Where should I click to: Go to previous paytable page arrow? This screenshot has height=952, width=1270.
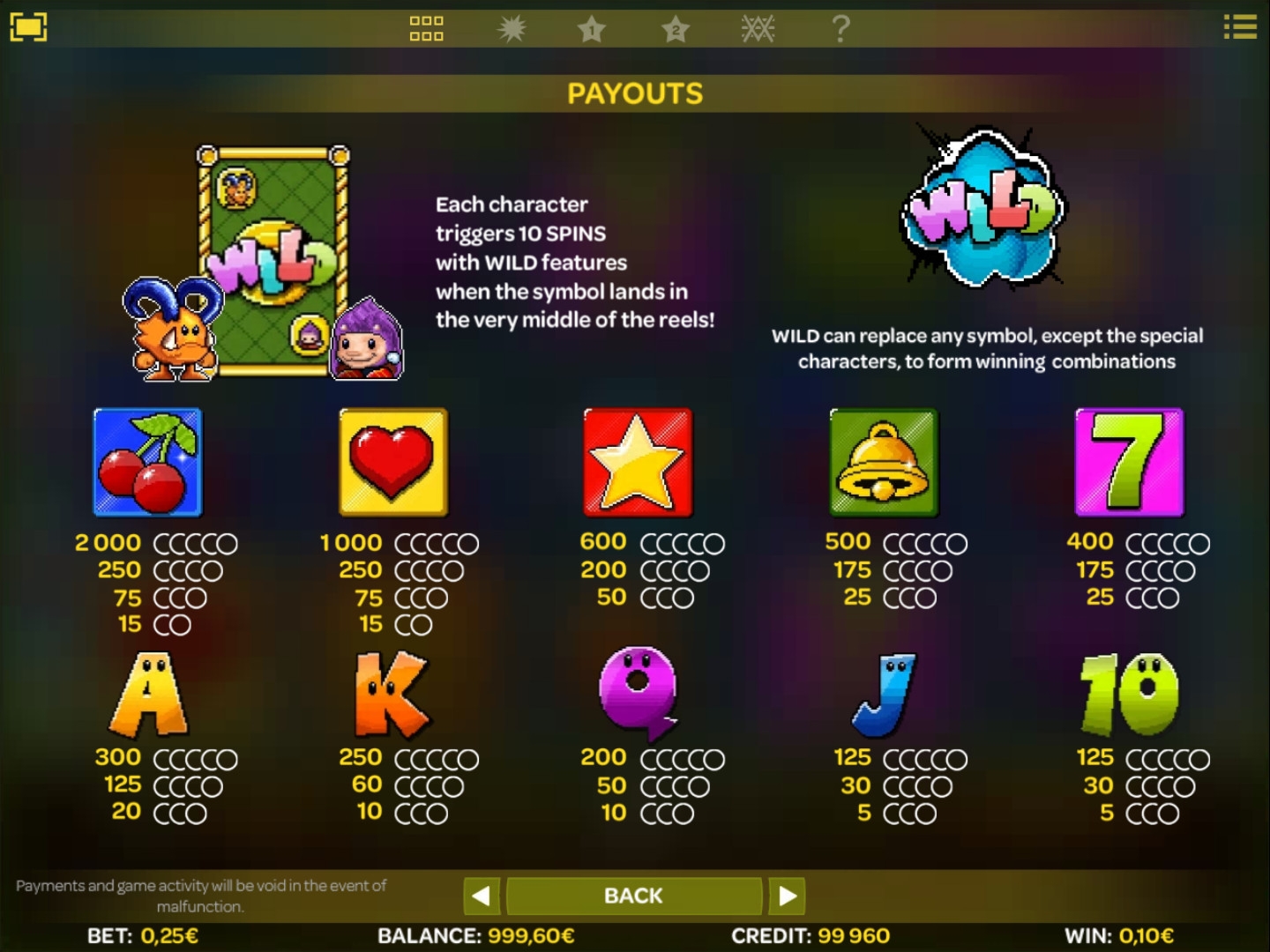(482, 896)
